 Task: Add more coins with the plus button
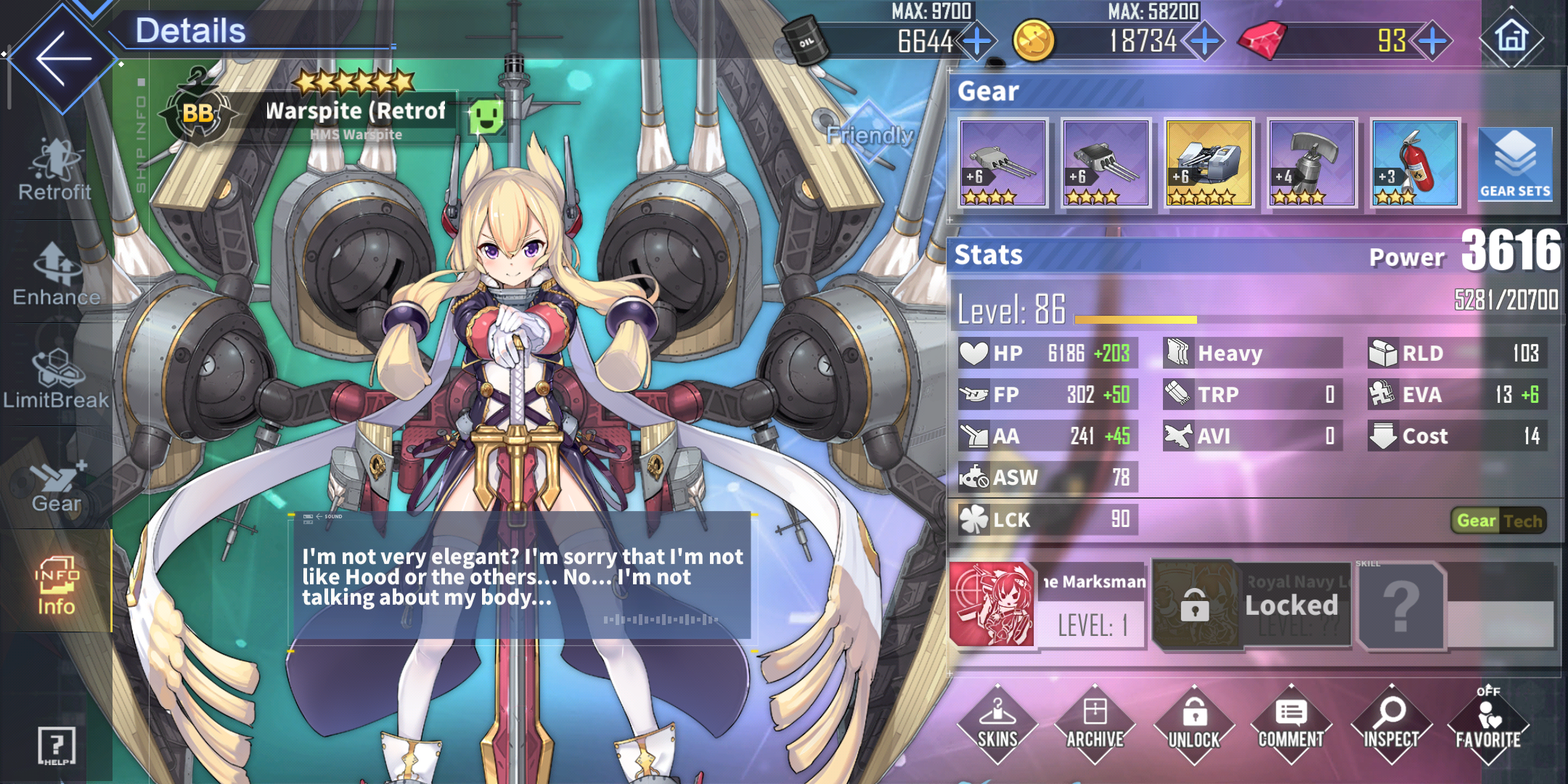(1204, 41)
